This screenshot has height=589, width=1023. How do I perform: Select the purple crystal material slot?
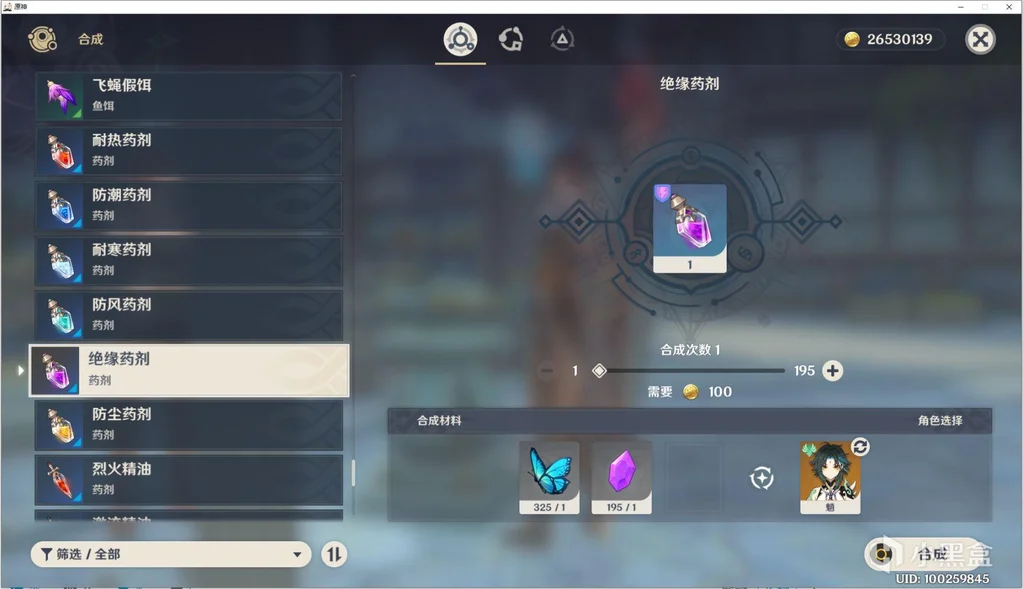pyautogui.click(x=621, y=477)
